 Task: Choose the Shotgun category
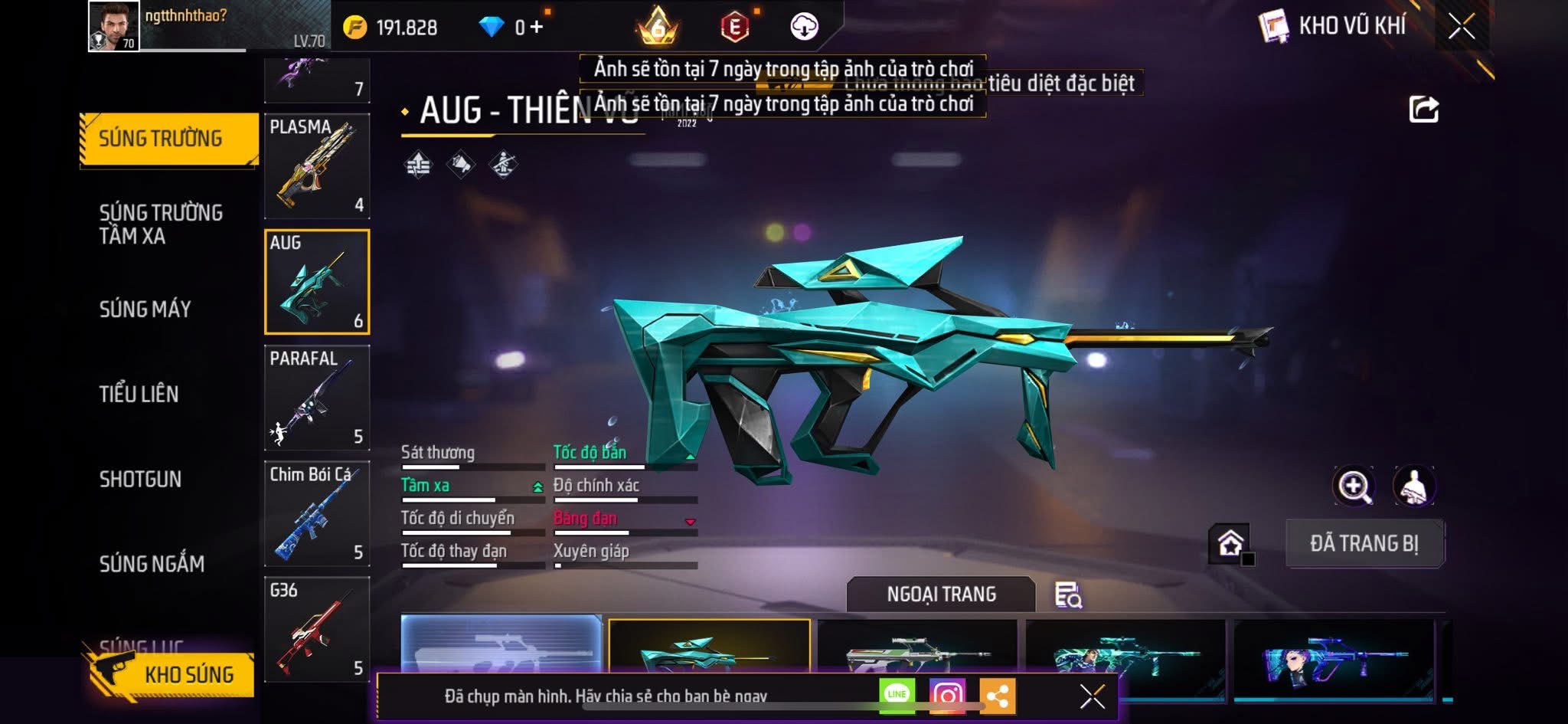point(140,479)
